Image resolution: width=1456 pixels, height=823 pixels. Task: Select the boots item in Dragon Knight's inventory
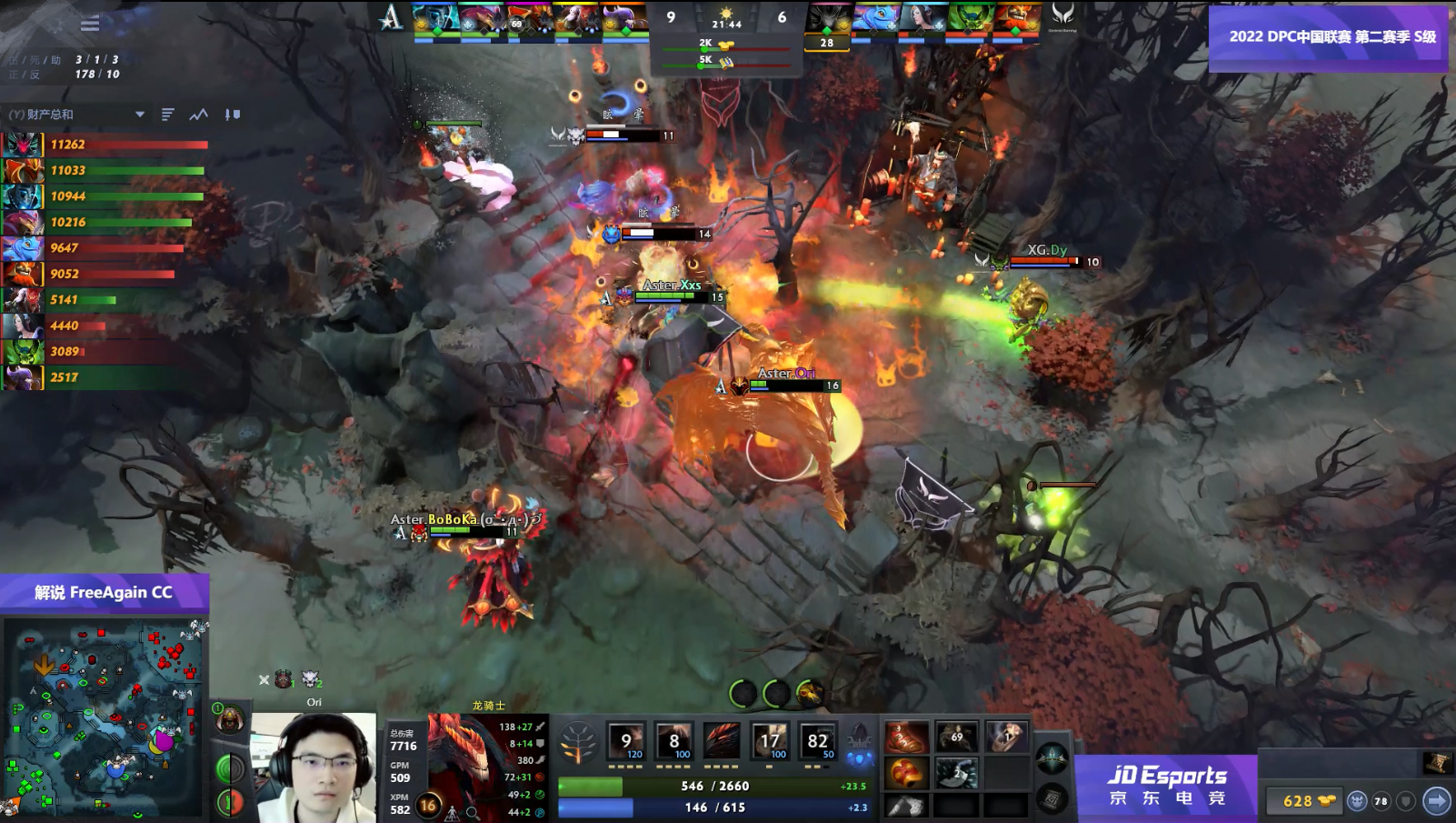[905, 738]
